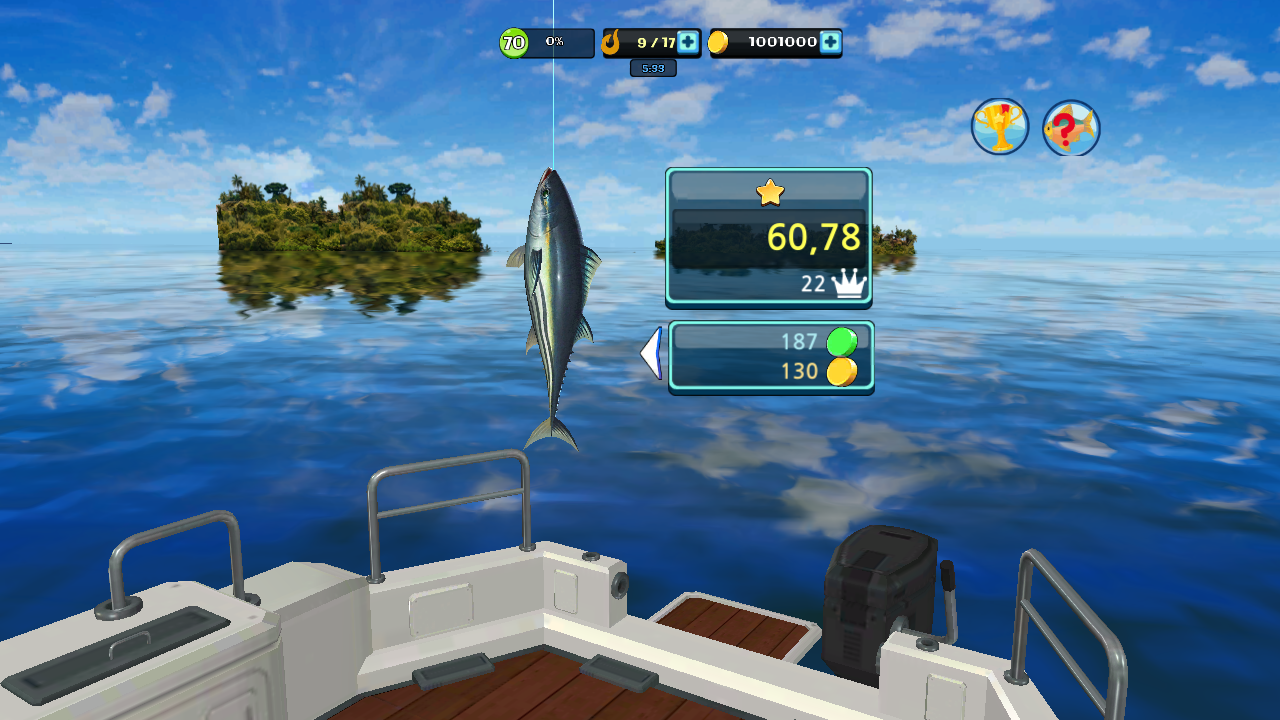Click the gold coin icon beside 130
This screenshot has height=720, width=1280.
(843, 372)
